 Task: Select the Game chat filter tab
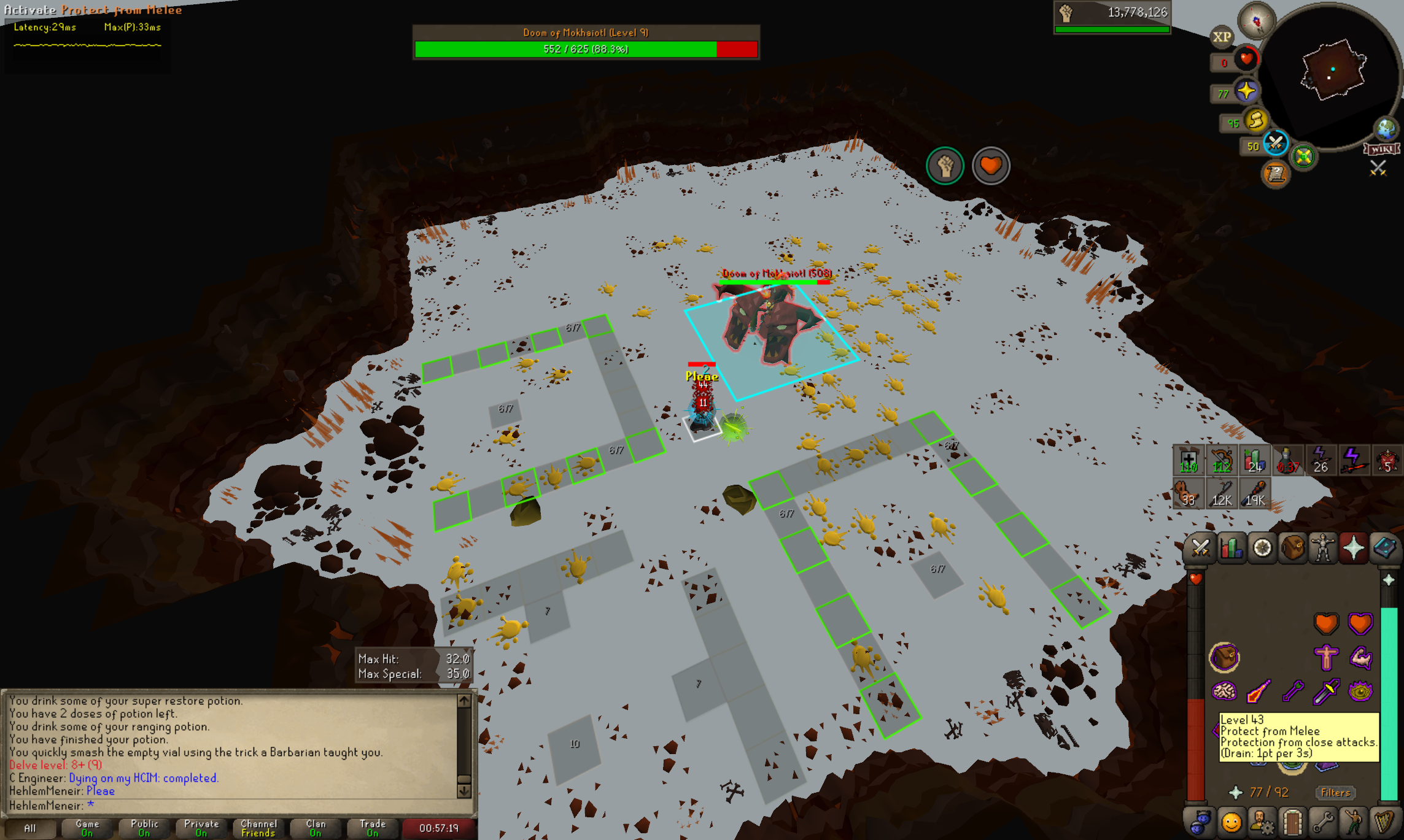(87, 828)
